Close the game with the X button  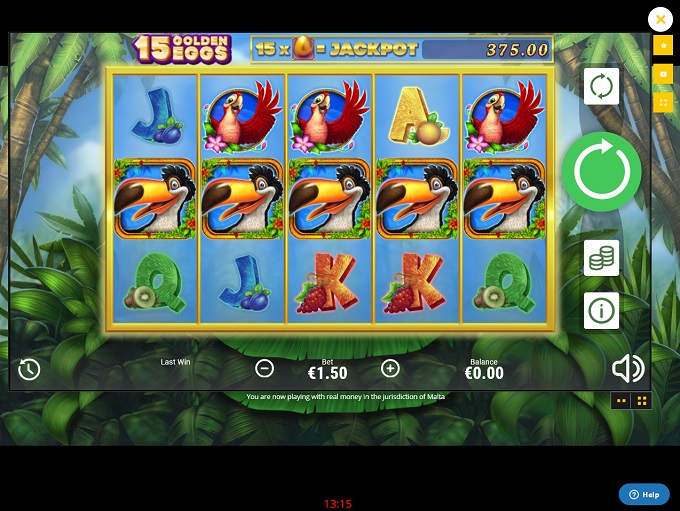[660, 19]
